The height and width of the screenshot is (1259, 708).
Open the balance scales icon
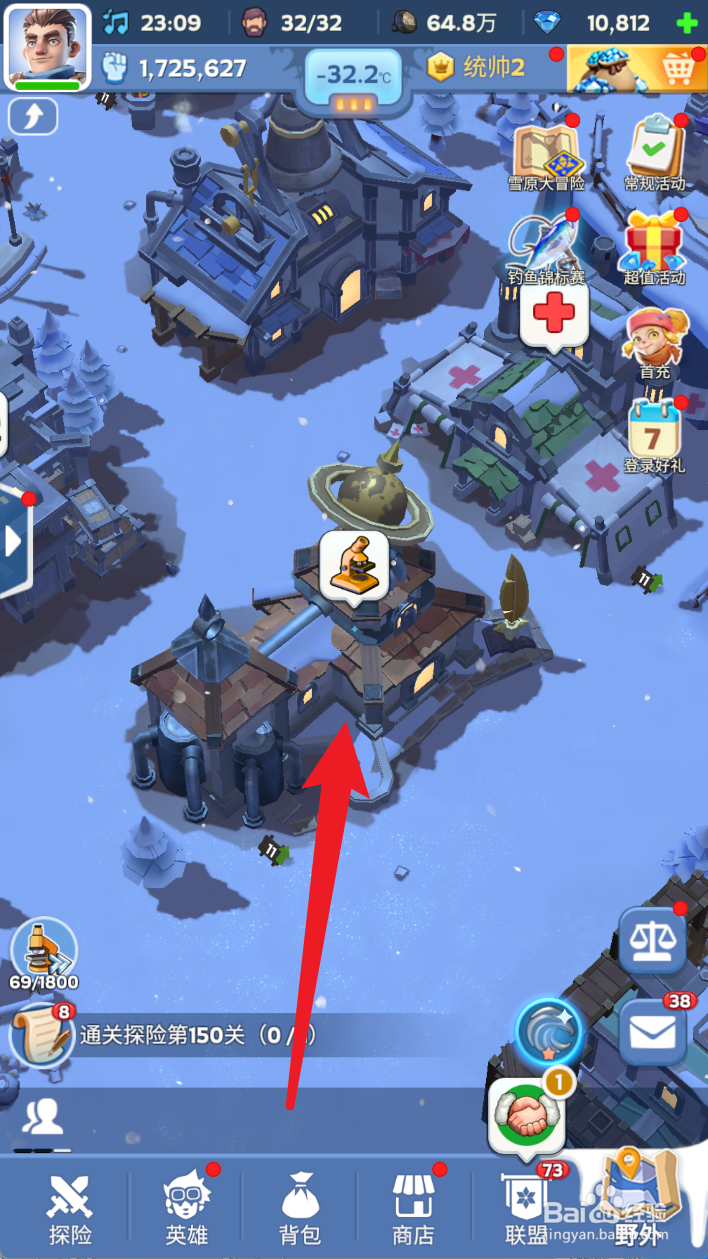[x=652, y=941]
